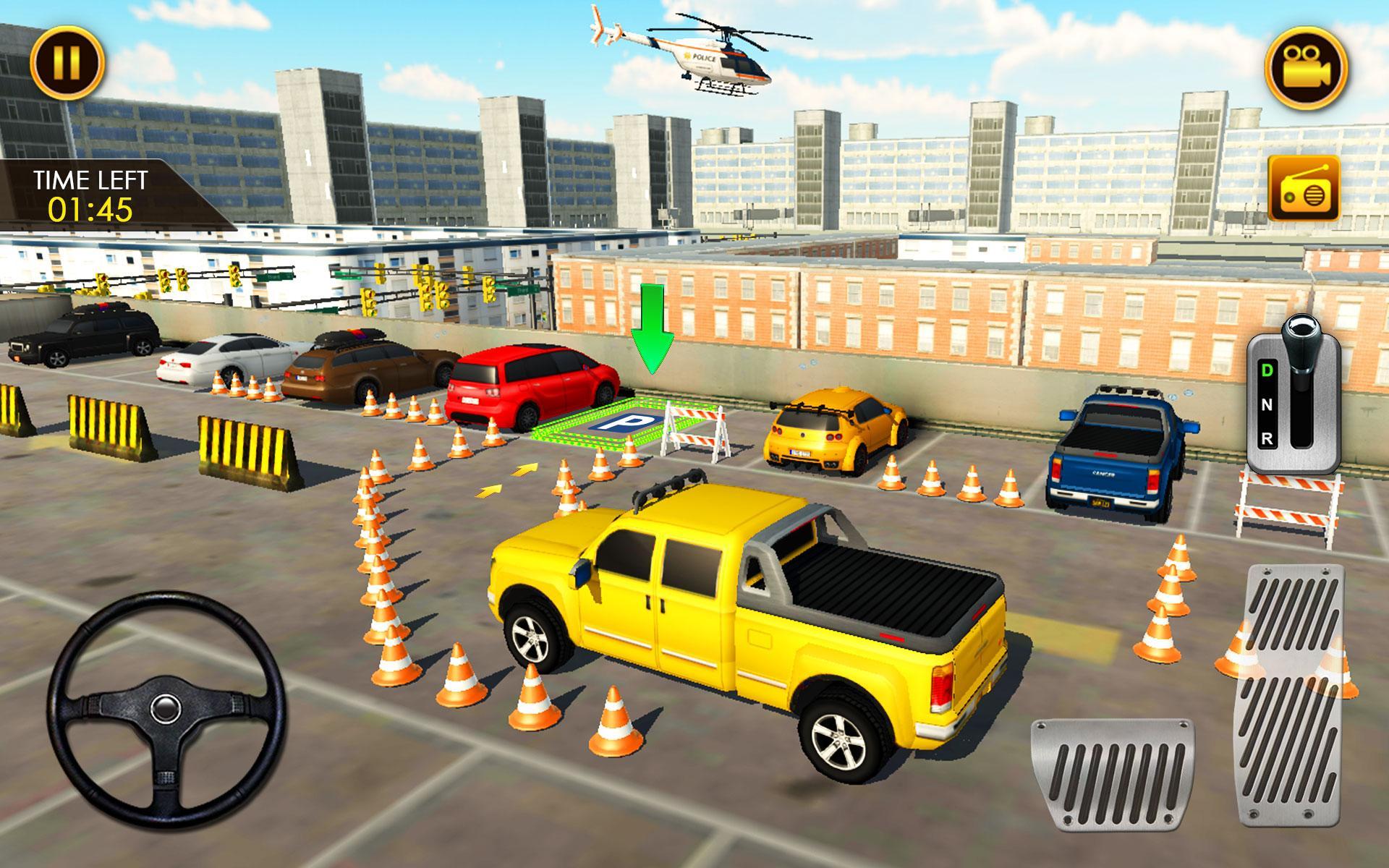Pause the game with the pause button

click(x=67, y=63)
